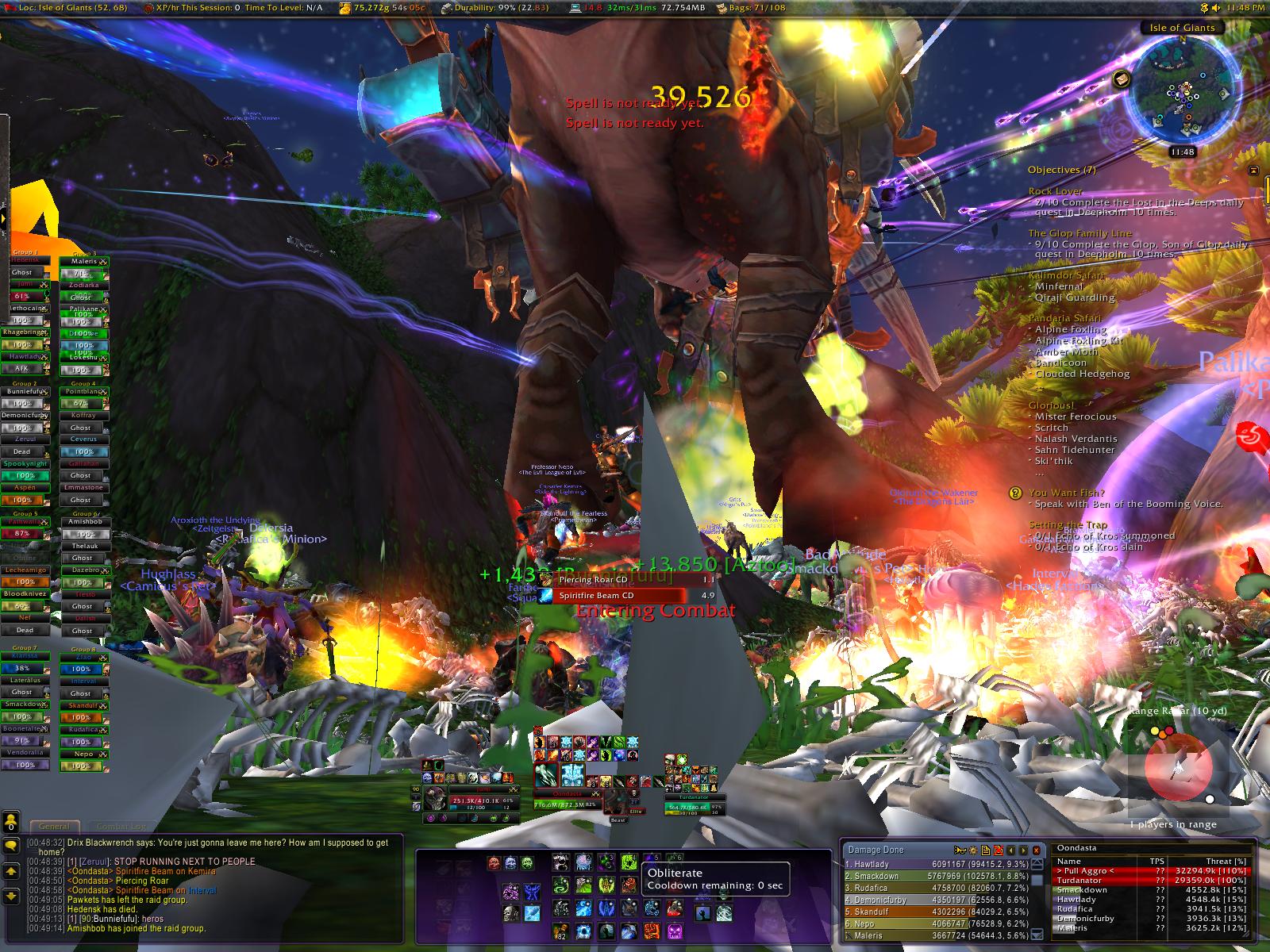
Task: Click the minimap clock showing 11:48
Action: tap(1182, 152)
